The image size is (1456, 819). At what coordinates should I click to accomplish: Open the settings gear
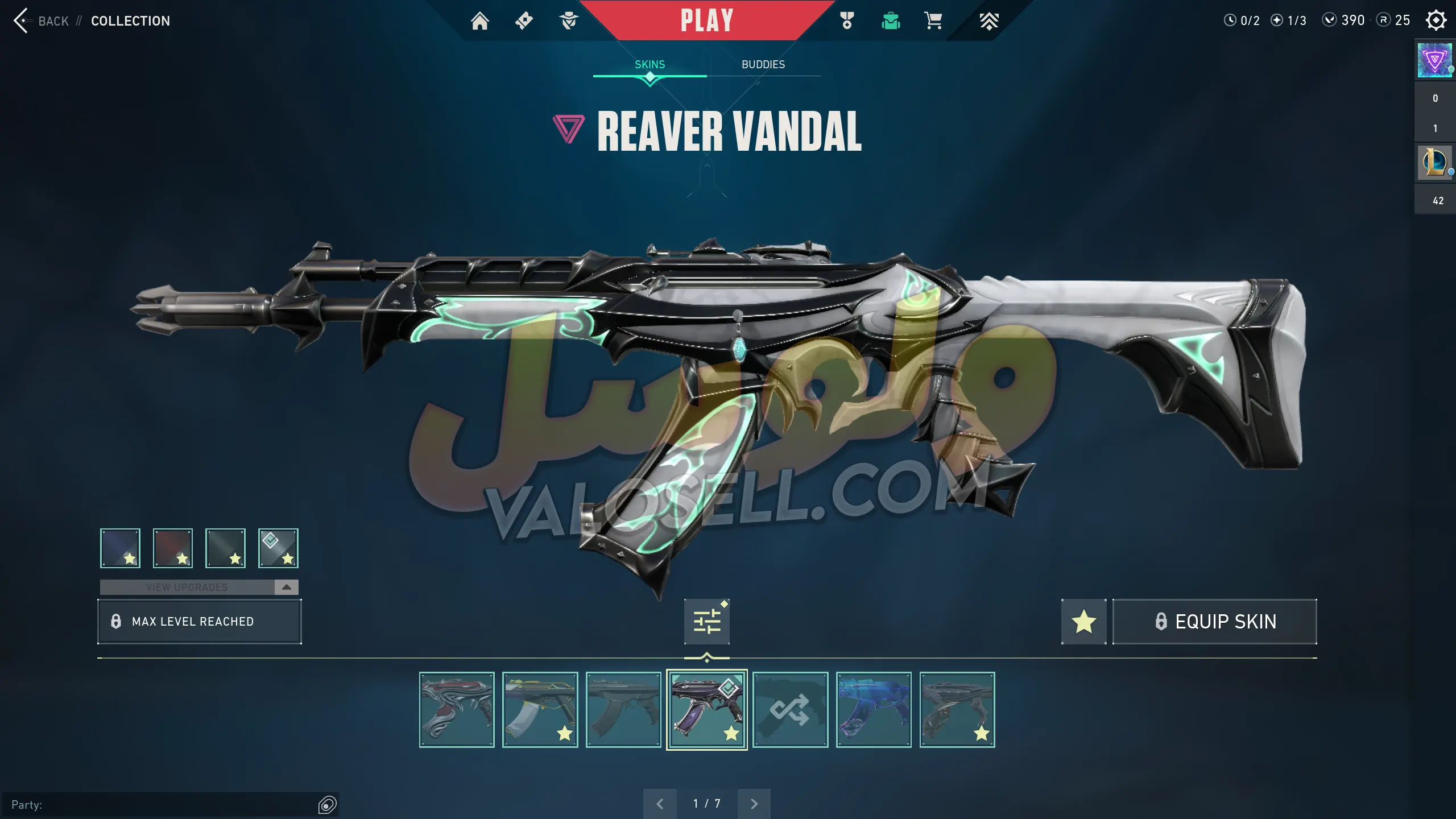(x=1436, y=20)
